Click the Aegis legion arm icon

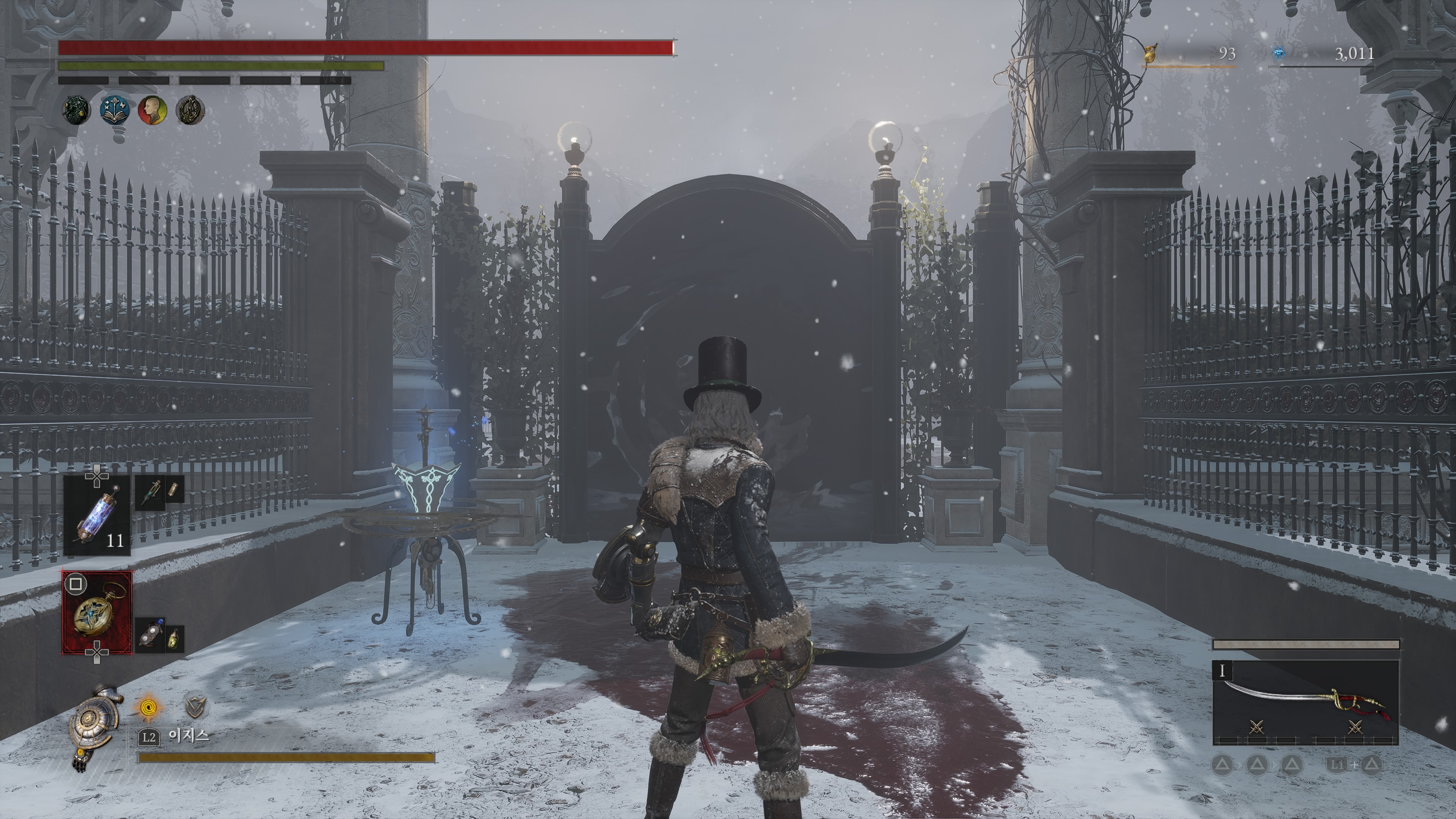(94, 727)
